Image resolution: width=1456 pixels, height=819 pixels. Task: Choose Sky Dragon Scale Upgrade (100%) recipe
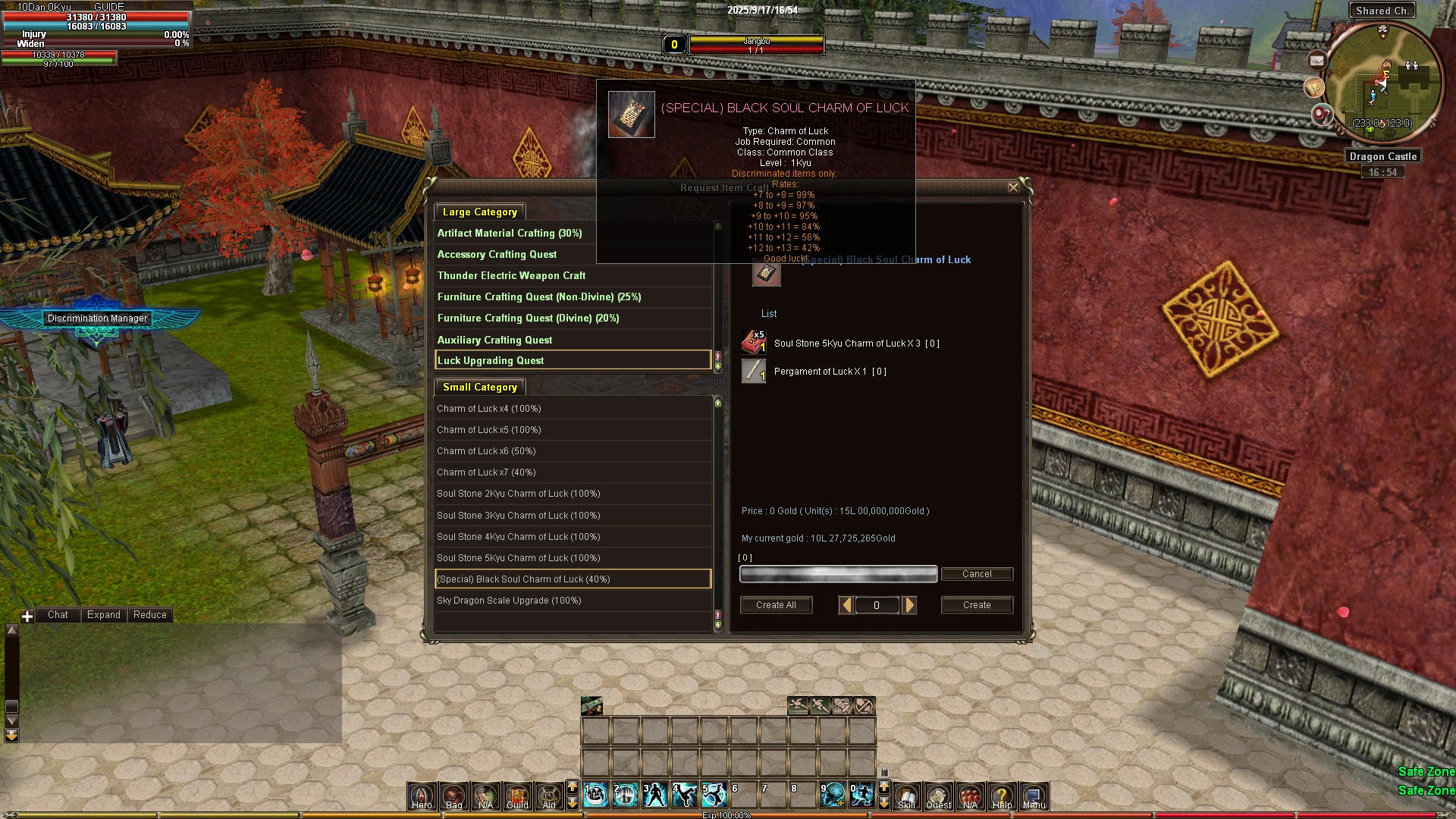[509, 601]
